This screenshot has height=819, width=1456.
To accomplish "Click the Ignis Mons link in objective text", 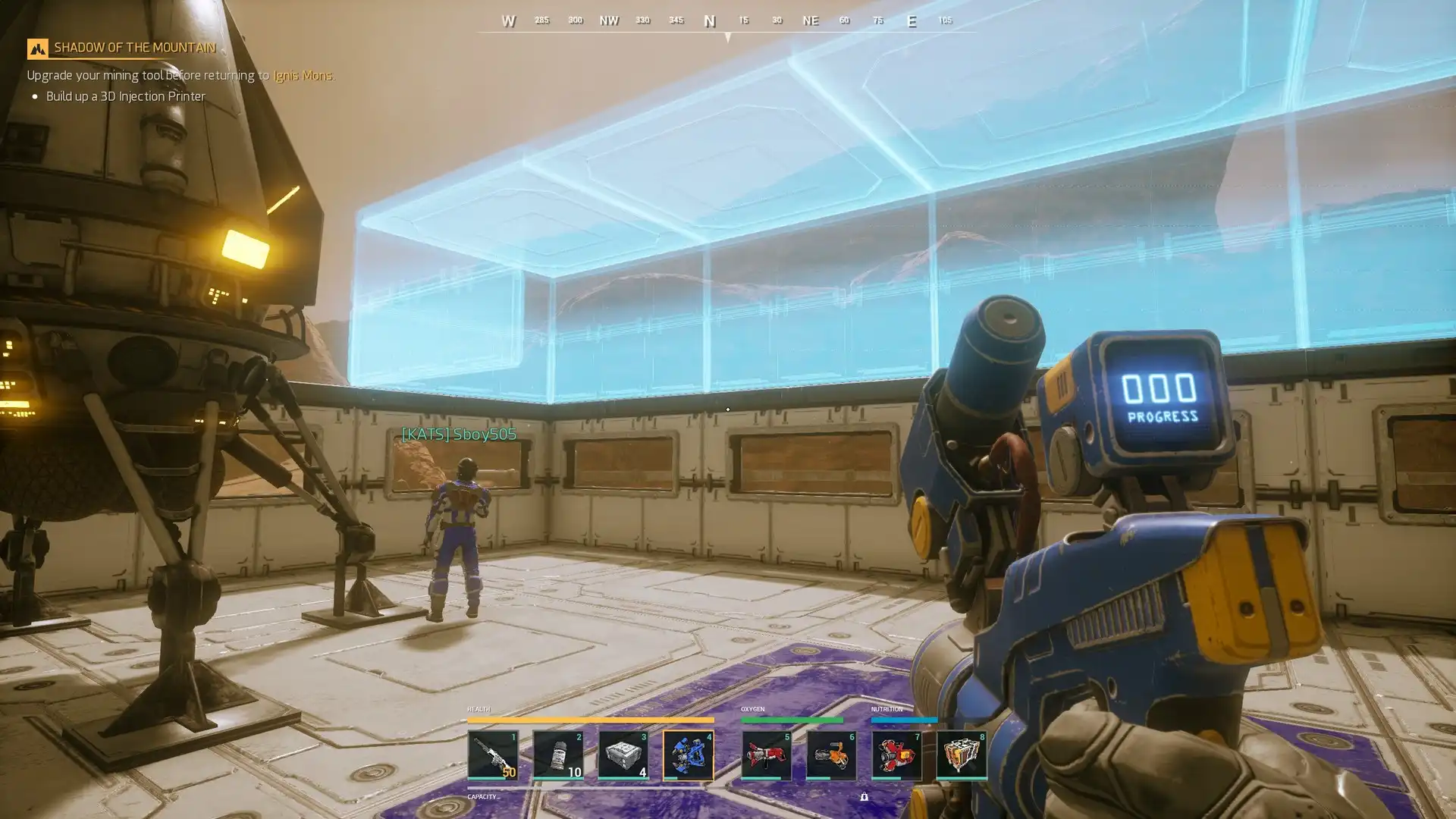I will (x=303, y=75).
